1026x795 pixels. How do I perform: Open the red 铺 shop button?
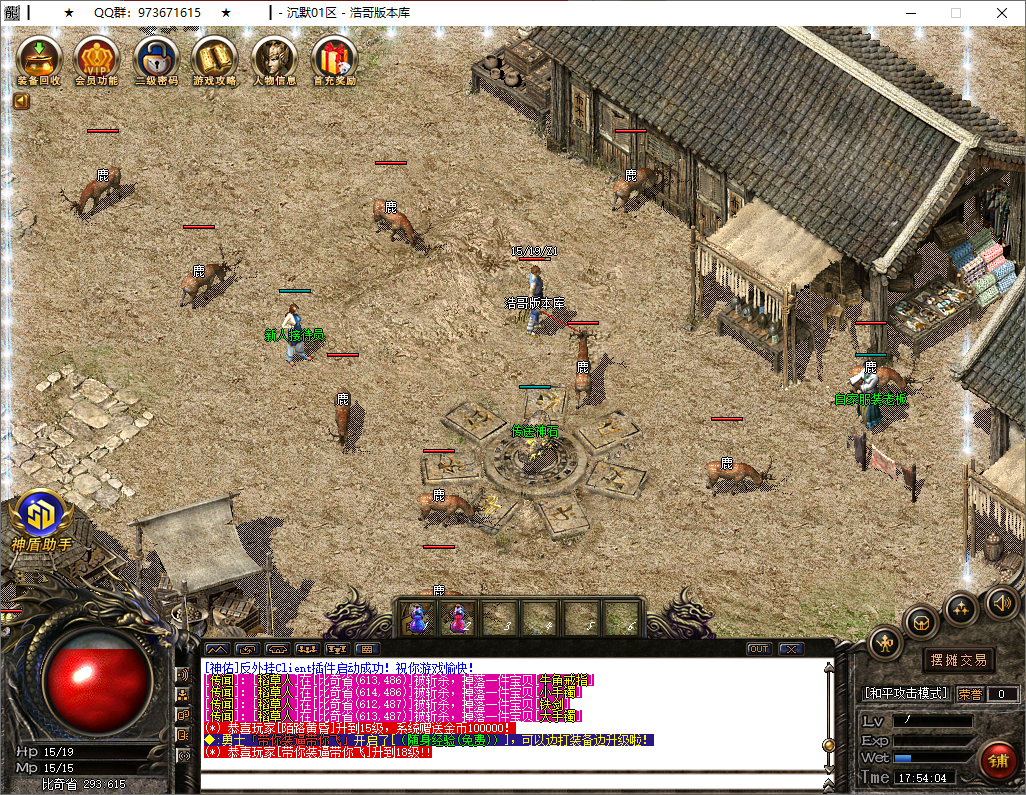coord(997,759)
